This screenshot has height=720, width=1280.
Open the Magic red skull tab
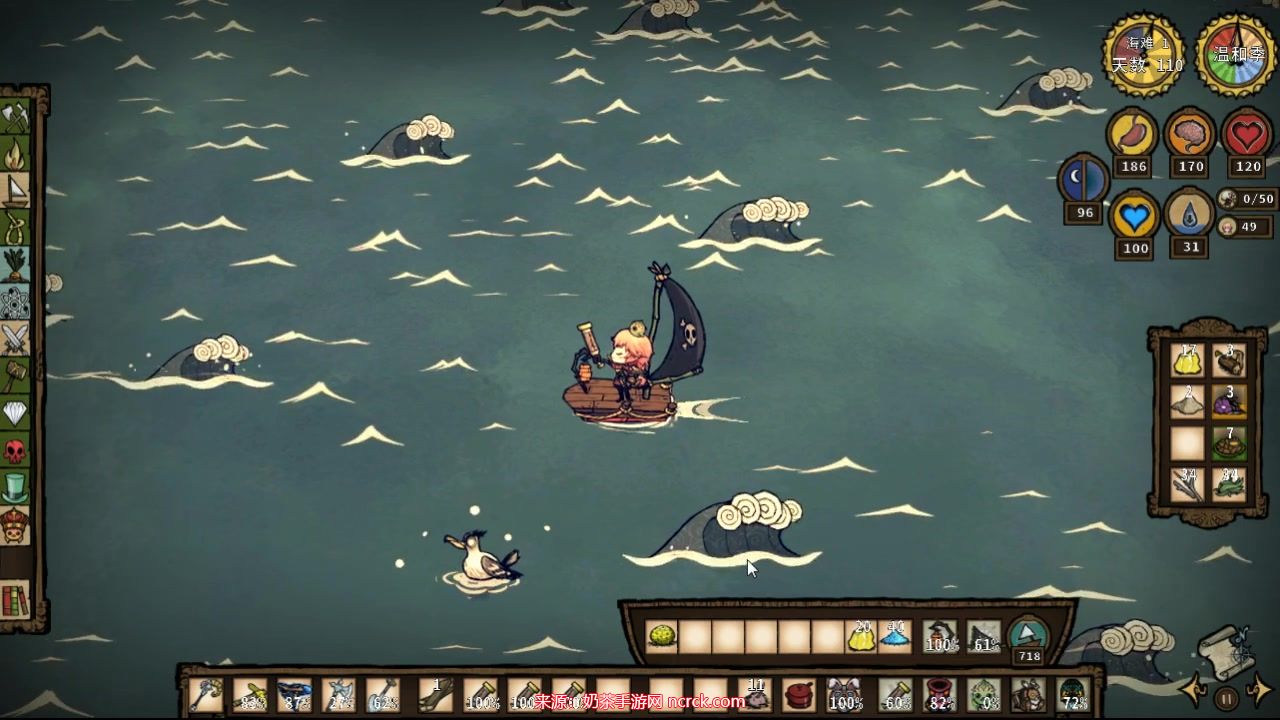[x=15, y=451]
